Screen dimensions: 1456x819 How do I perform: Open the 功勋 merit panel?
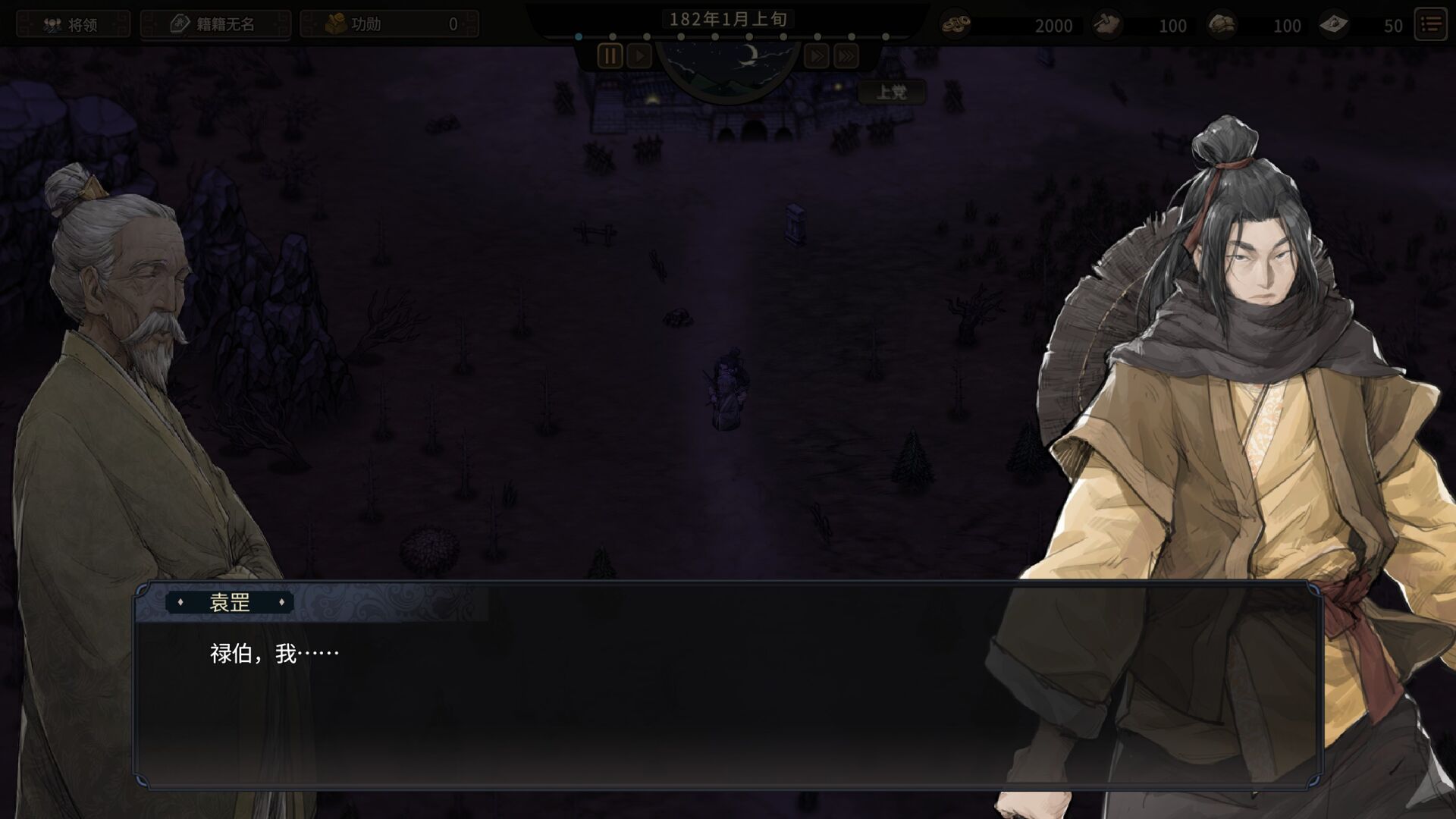[x=389, y=24]
